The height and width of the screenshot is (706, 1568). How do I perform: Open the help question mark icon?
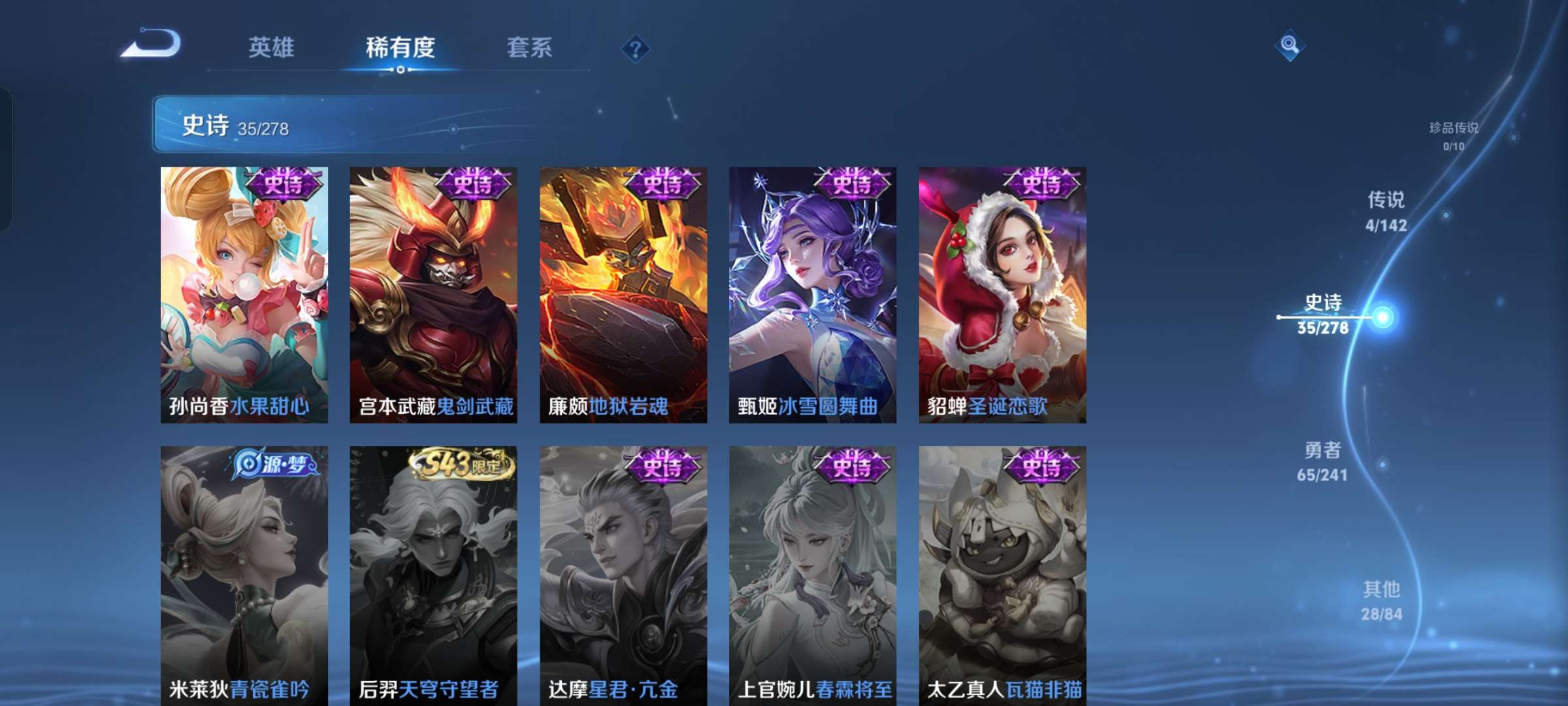click(x=637, y=48)
